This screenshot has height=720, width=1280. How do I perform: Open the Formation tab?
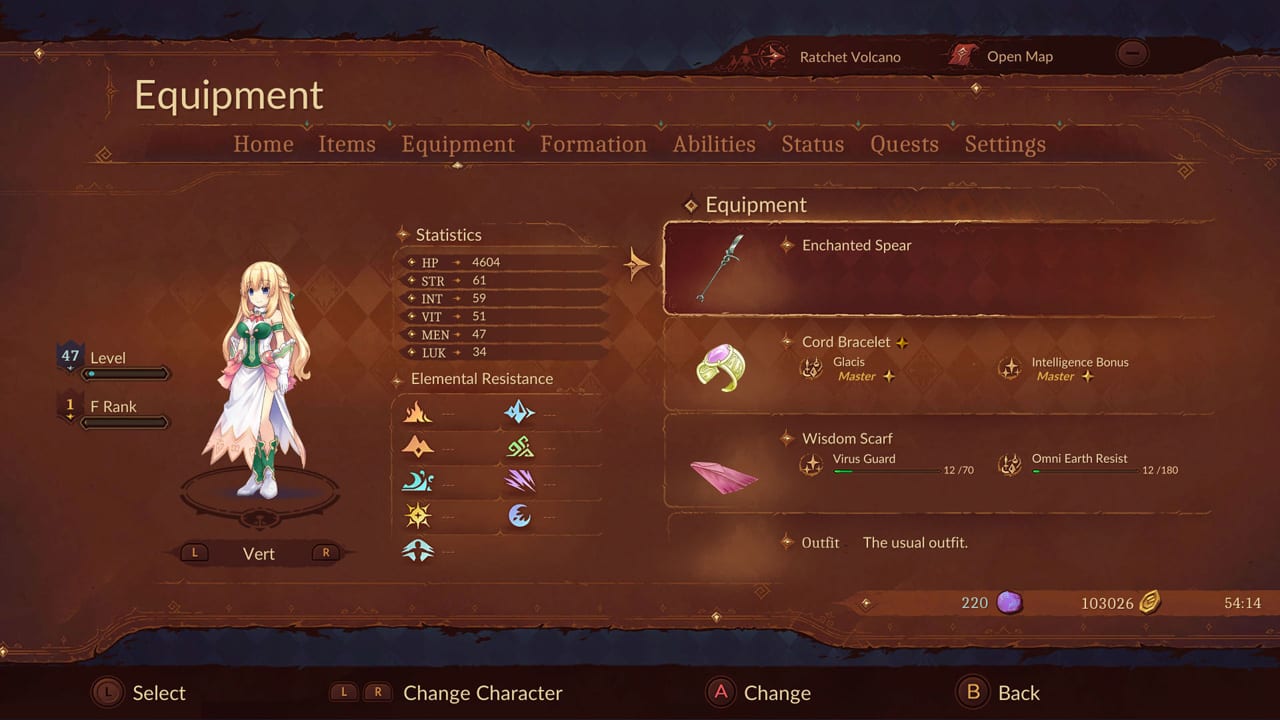click(593, 144)
